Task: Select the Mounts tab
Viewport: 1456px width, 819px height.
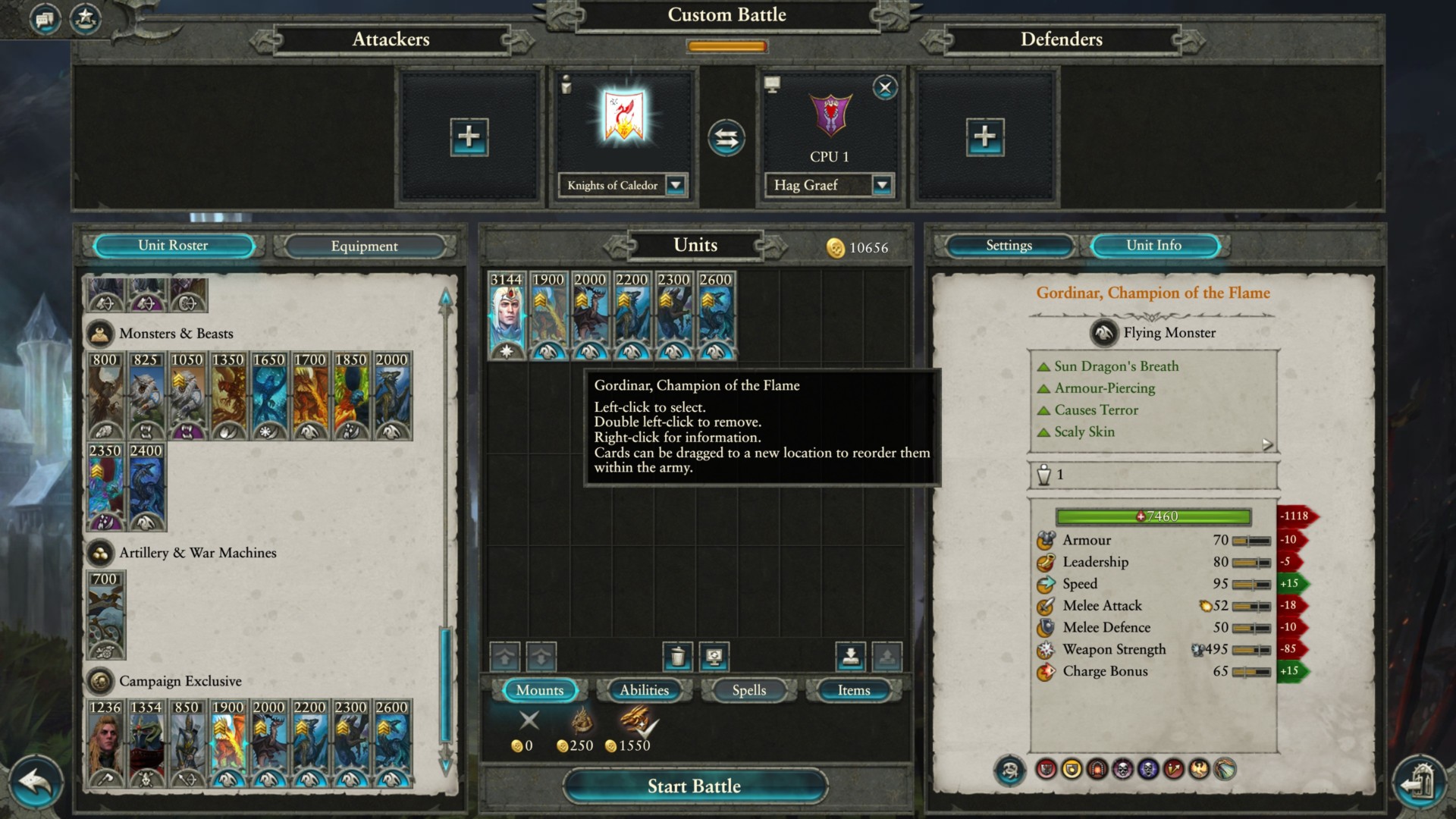Action: (539, 690)
